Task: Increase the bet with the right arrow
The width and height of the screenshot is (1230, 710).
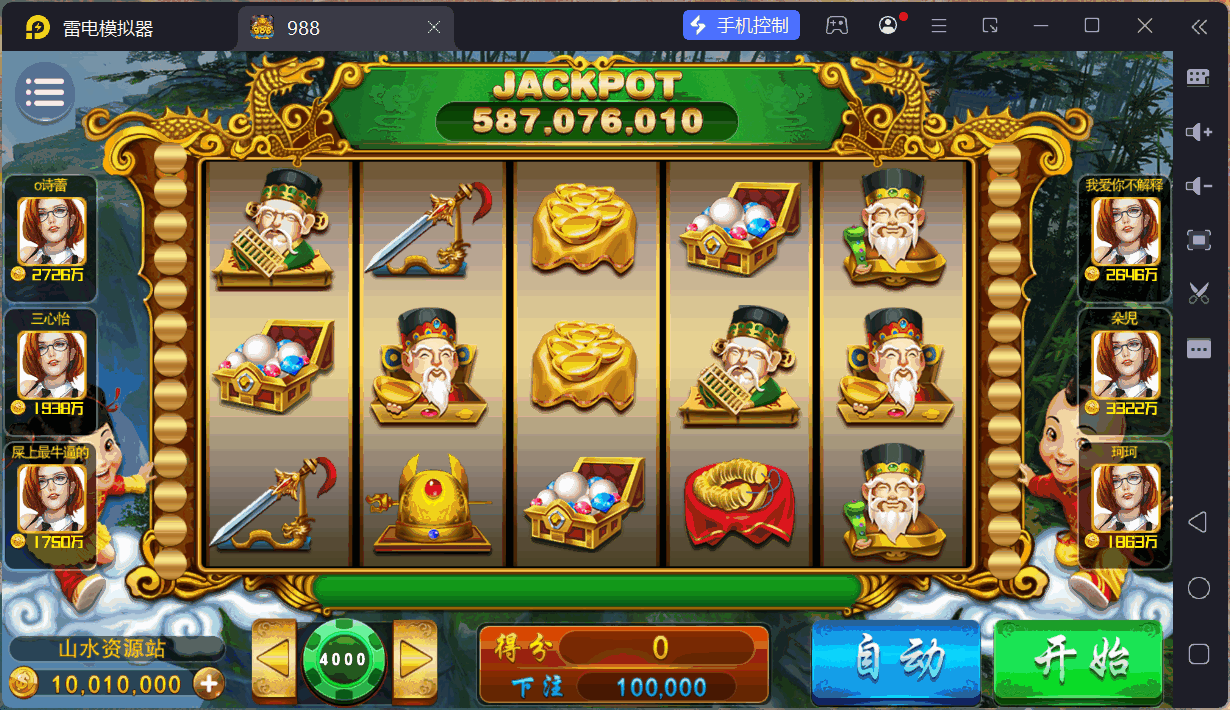Action: (x=414, y=659)
